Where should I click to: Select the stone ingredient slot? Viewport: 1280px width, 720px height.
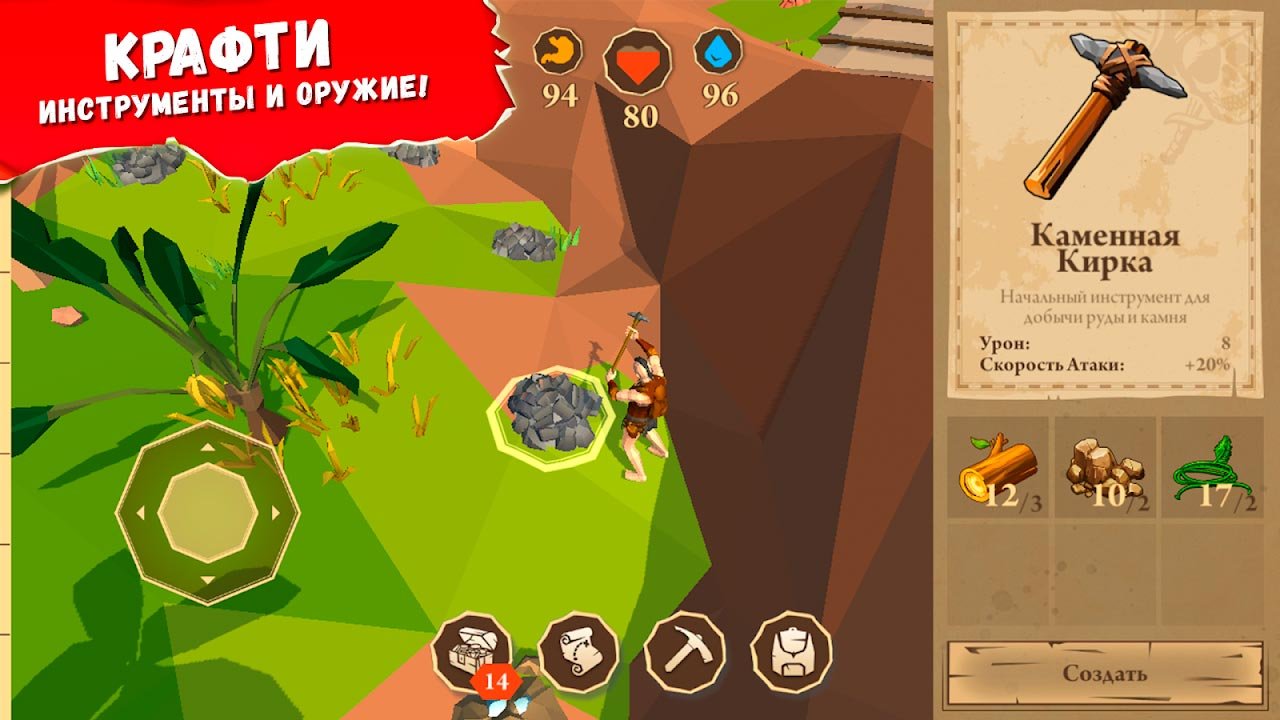click(x=1105, y=468)
